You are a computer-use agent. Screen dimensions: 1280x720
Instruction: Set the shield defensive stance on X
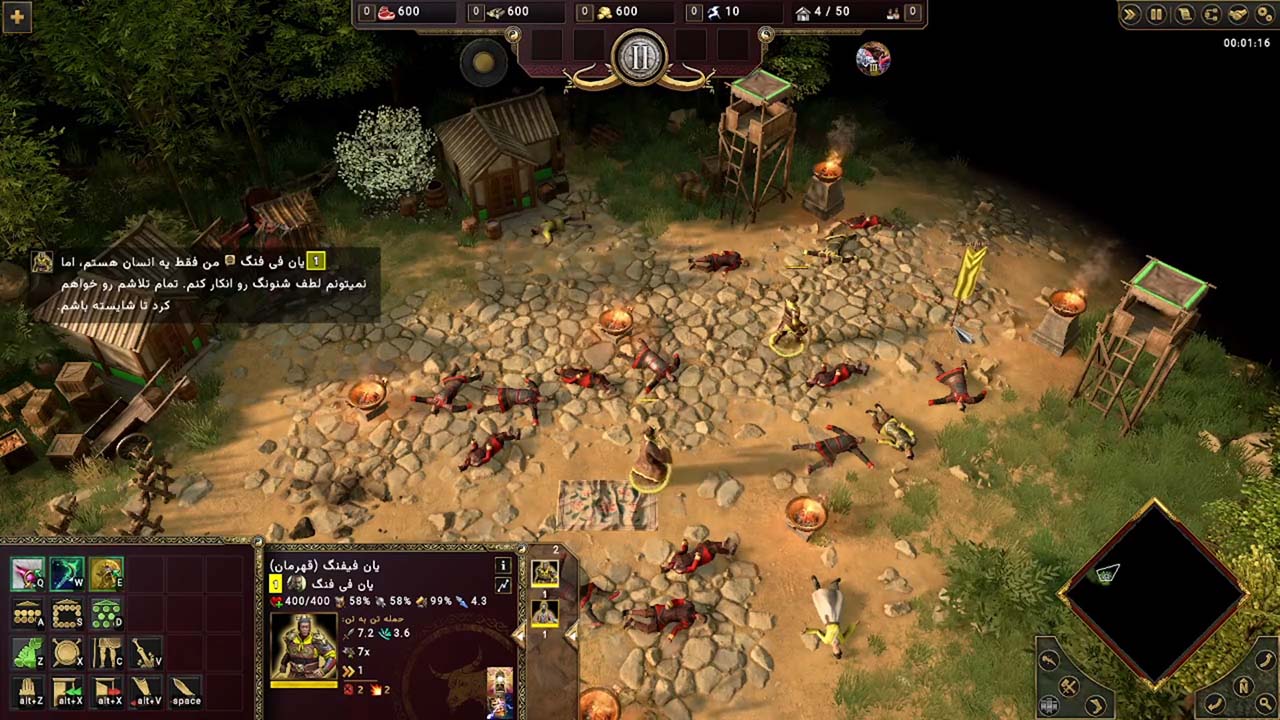pos(67,653)
